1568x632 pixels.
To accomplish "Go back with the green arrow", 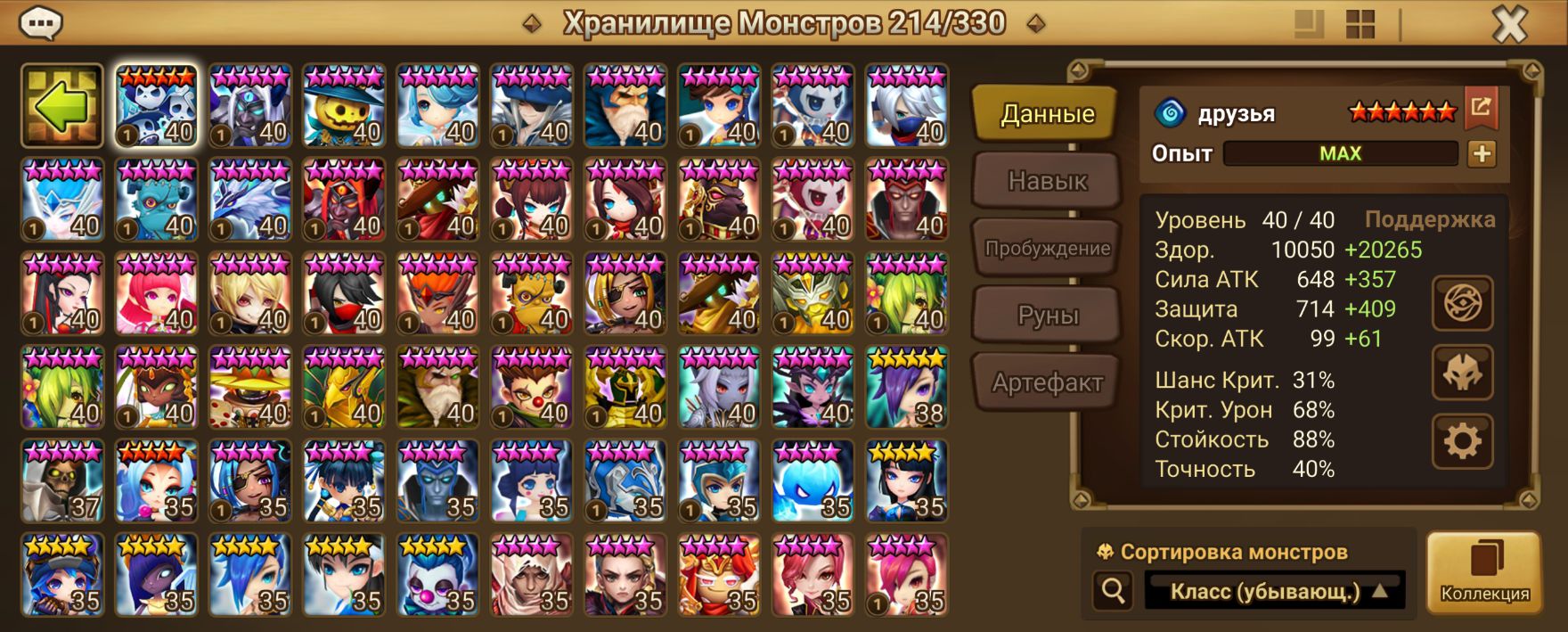I will (x=62, y=105).
